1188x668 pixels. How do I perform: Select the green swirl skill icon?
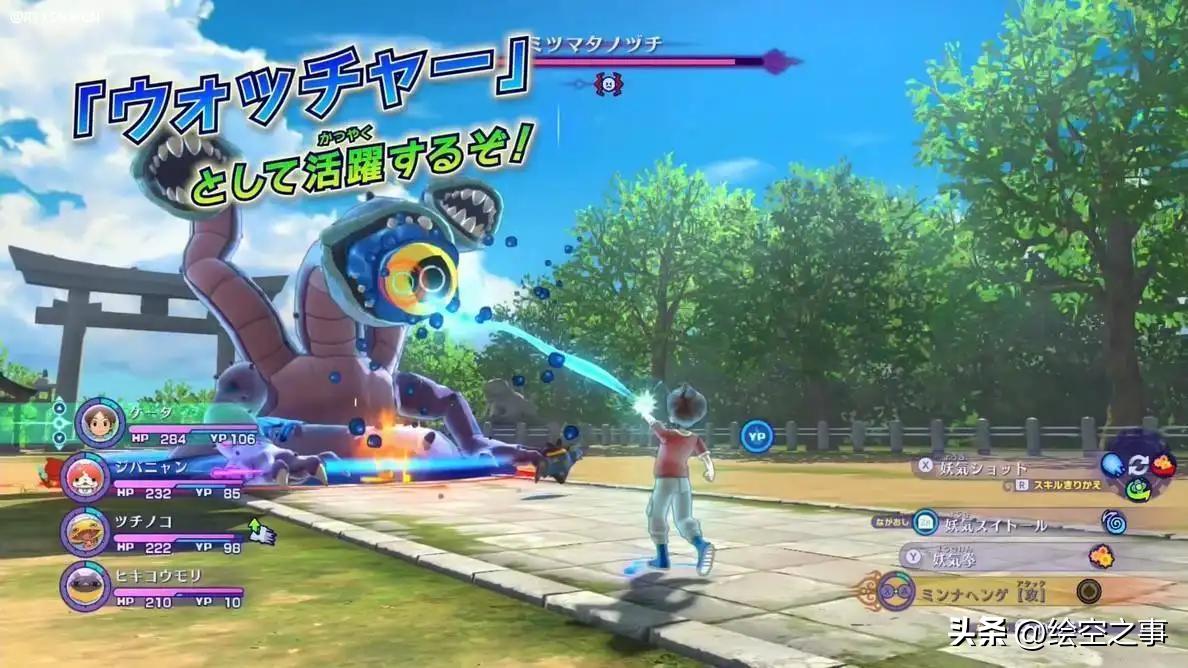click(1137, 489)
